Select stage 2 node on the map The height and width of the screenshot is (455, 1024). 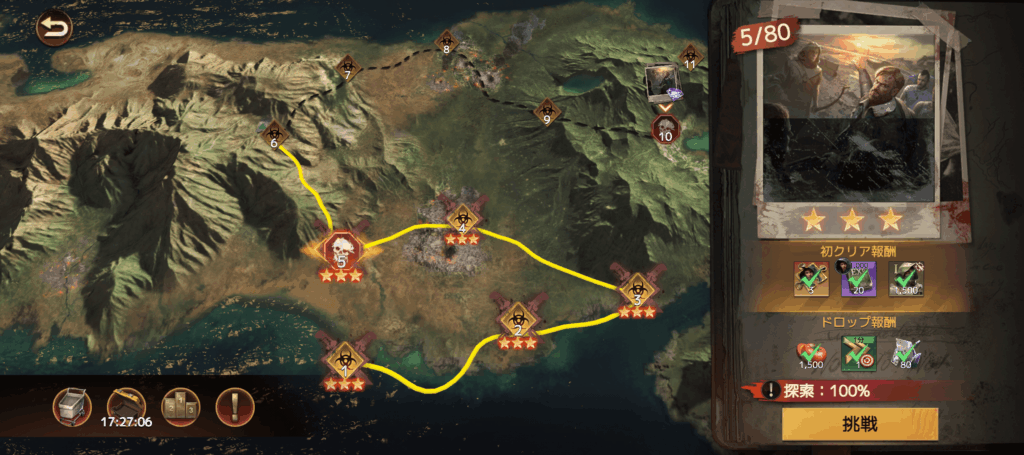coord(518,319)
